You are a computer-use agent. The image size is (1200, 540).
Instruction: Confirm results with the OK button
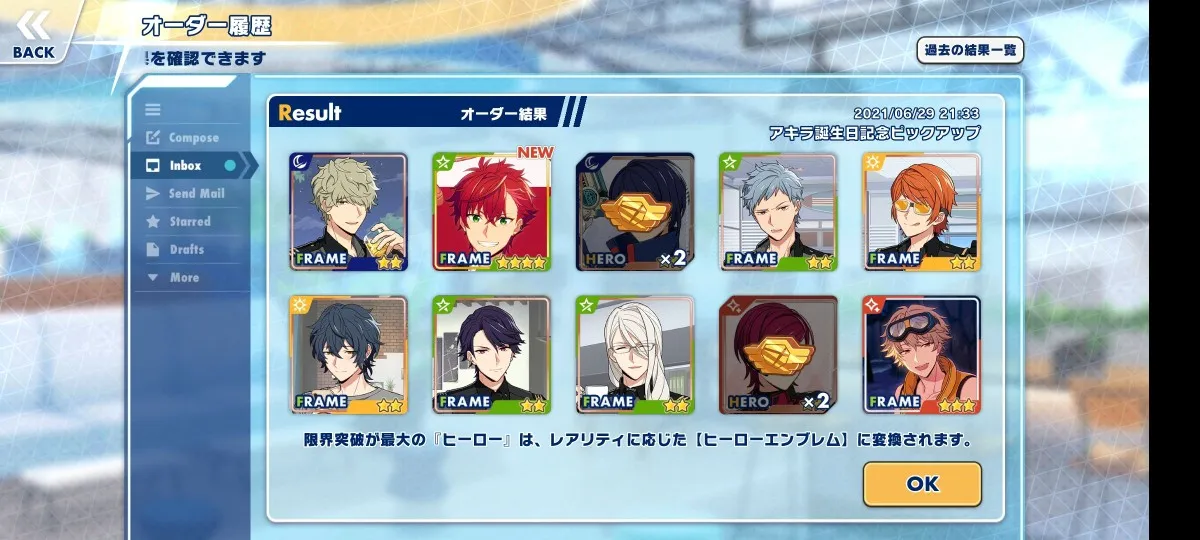click(x=922, y=484)
